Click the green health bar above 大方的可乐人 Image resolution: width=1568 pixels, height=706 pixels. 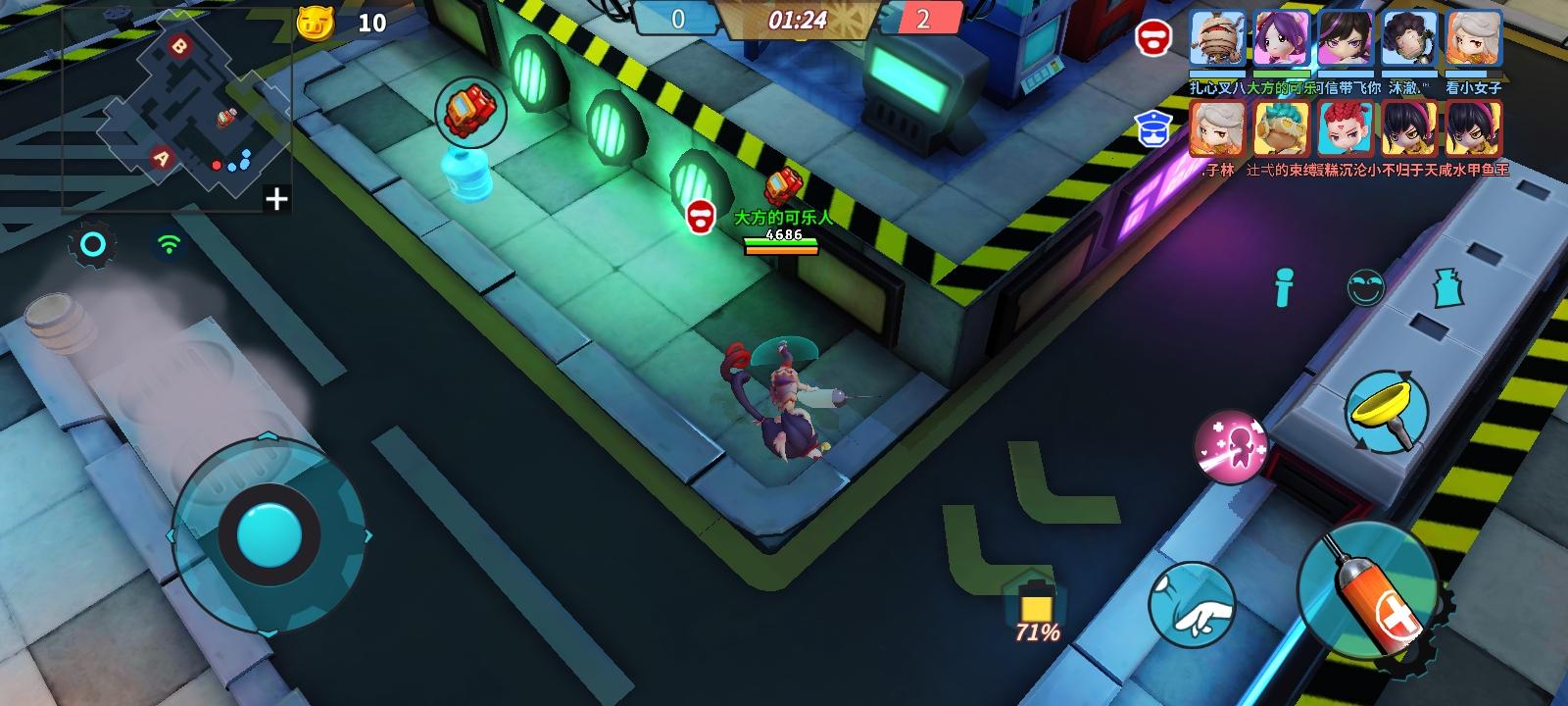point(779,239)
